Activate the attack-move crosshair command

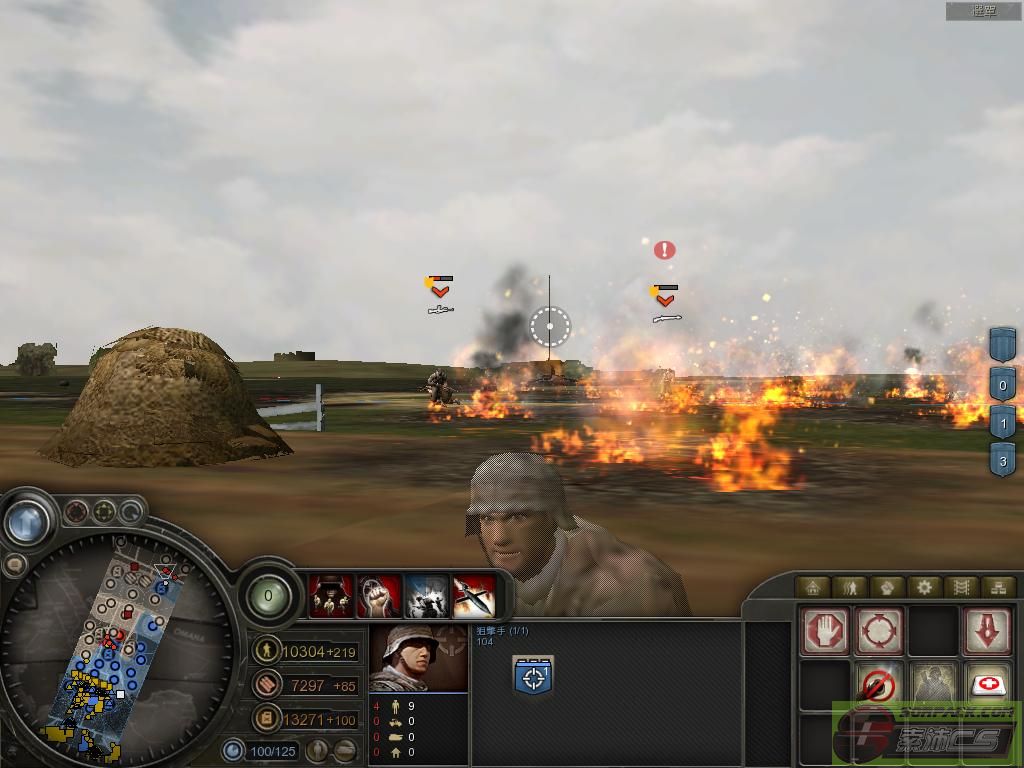click(879, 631)
